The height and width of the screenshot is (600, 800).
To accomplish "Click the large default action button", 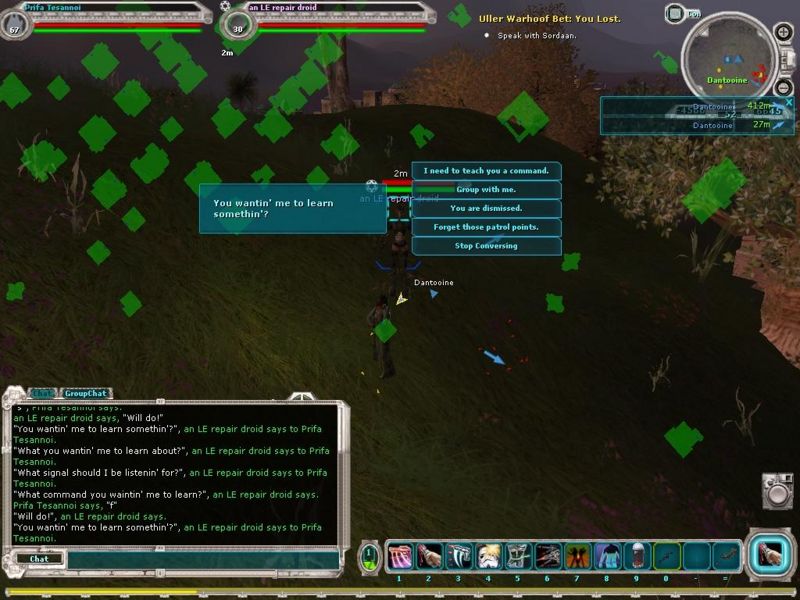I will click(x=770, y=554).
